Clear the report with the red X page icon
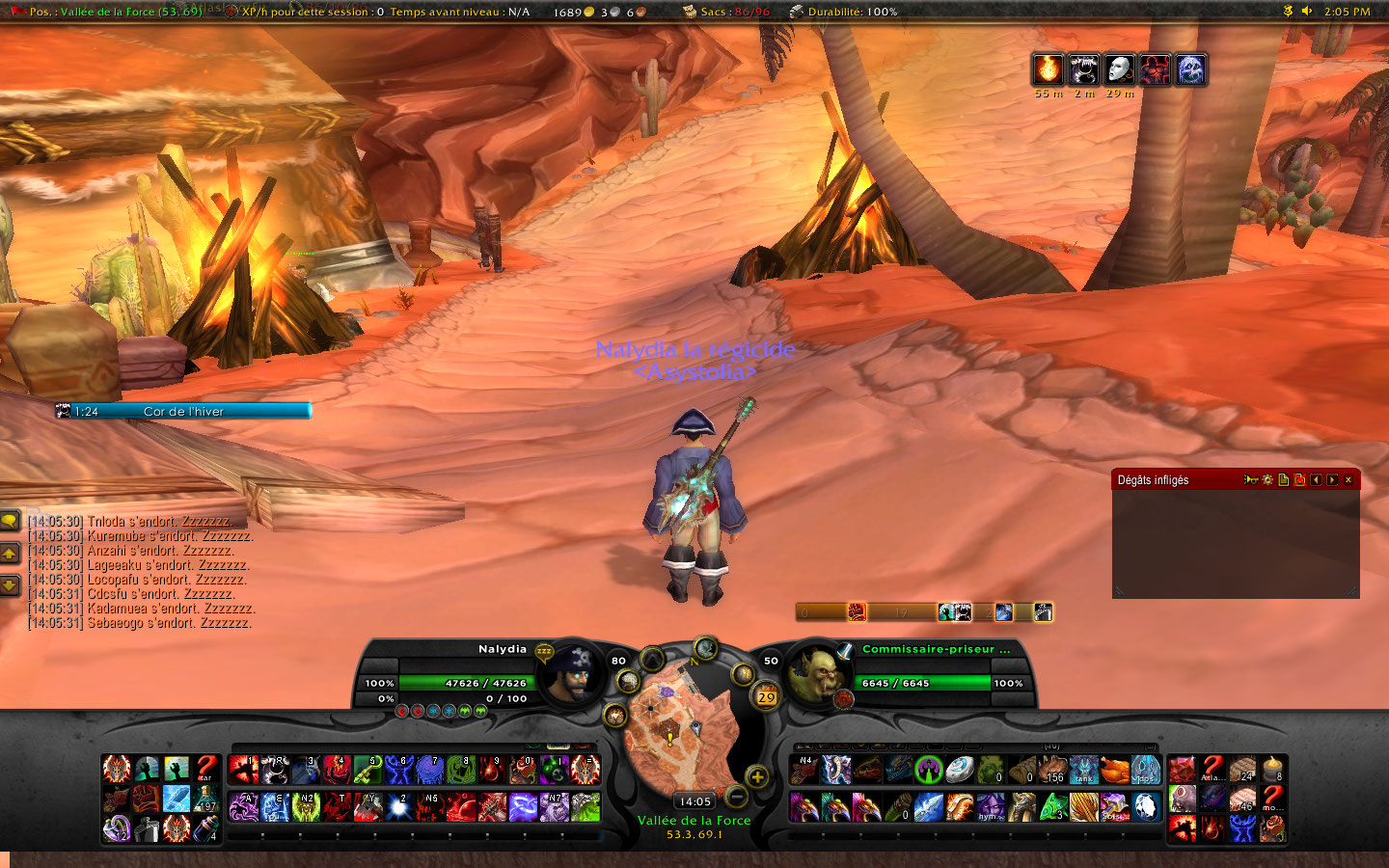Viewport: 1389px width, 868px height. click(1301, 479)
